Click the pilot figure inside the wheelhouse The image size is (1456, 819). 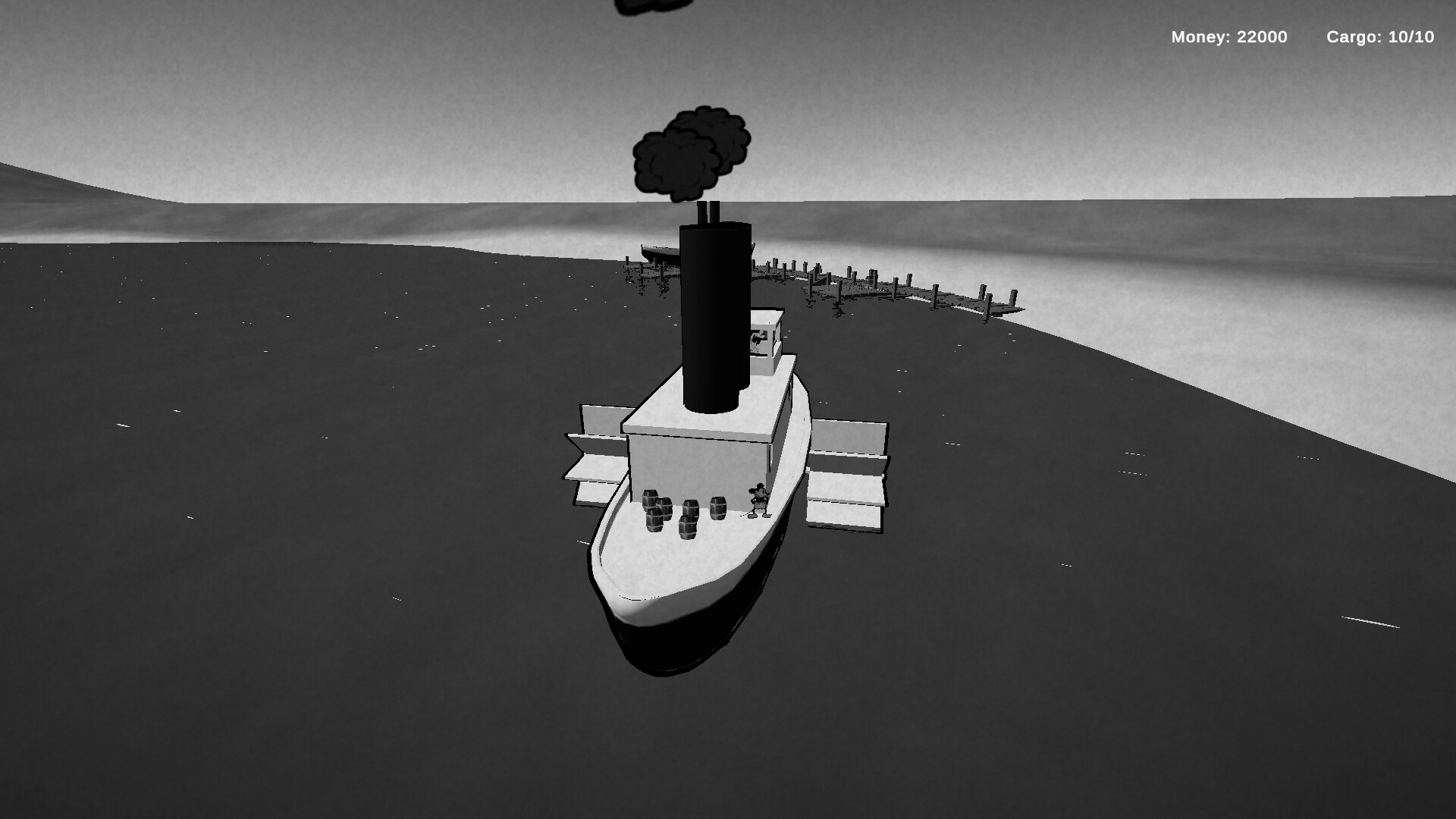[756, 337]
